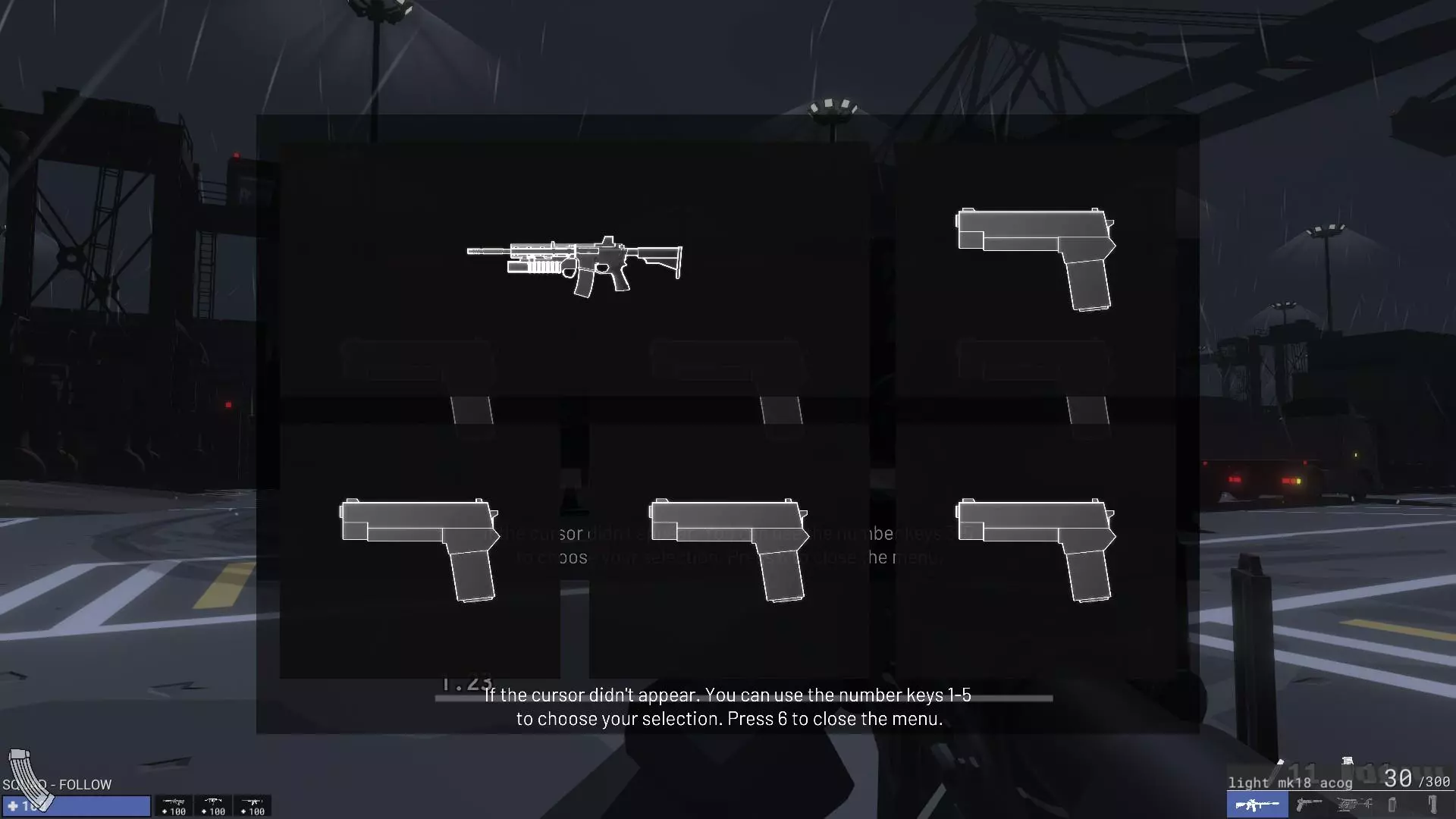The height and width of the screenshot is (819, 1456).
Task: Select the rightmost gear slot icon in hotbar
Action: click(x=1432, y=805)
